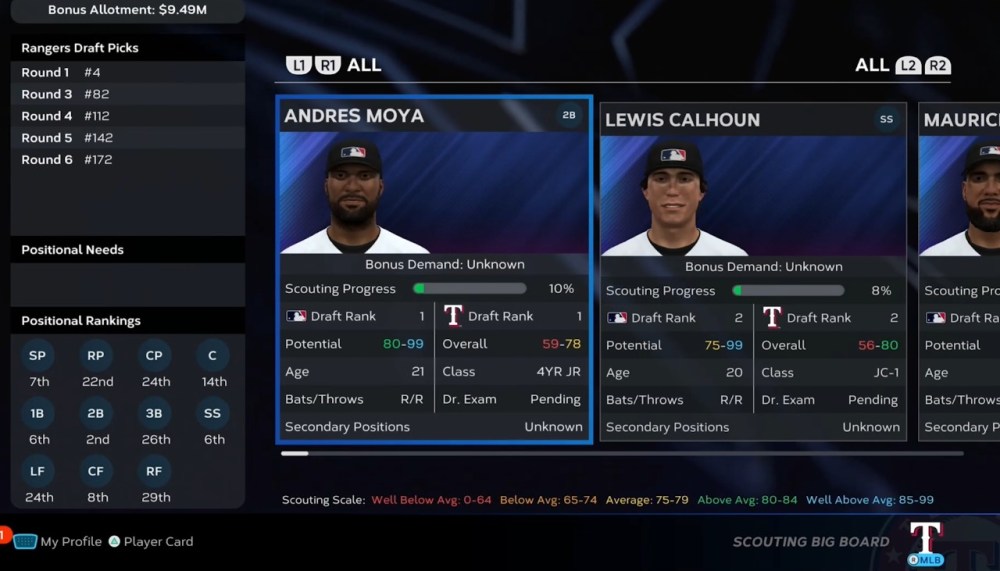Choose the Round 4 #112 pick
Screen dimensions: 1000x571
(127, 116)
